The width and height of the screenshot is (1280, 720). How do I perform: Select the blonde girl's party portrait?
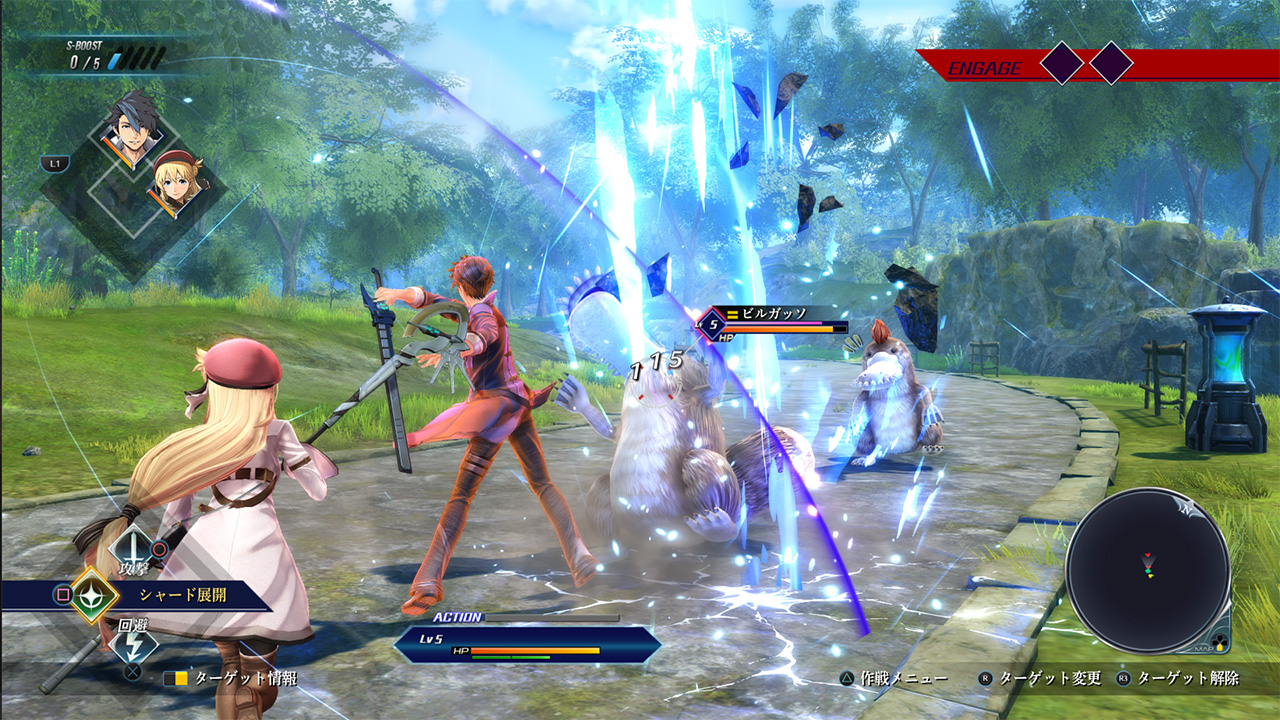coord(177,180)
